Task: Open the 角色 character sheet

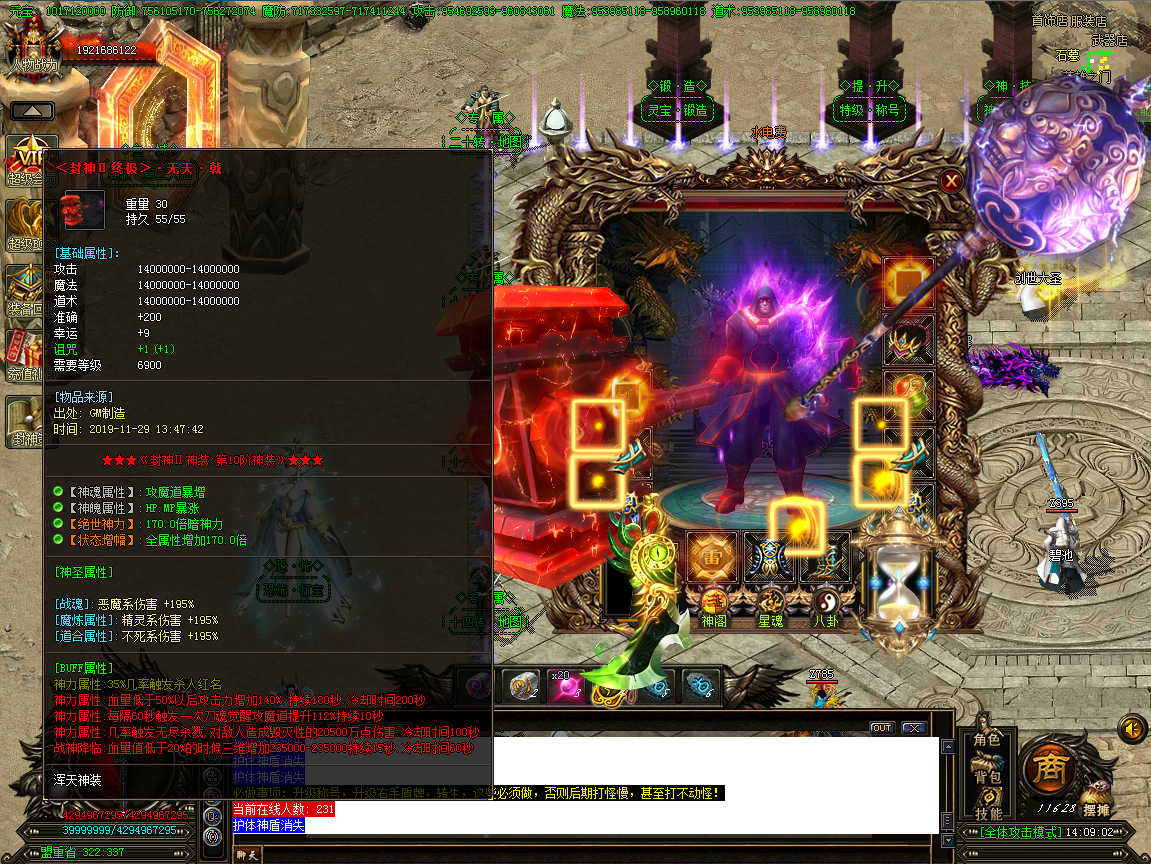Action: 986,740
